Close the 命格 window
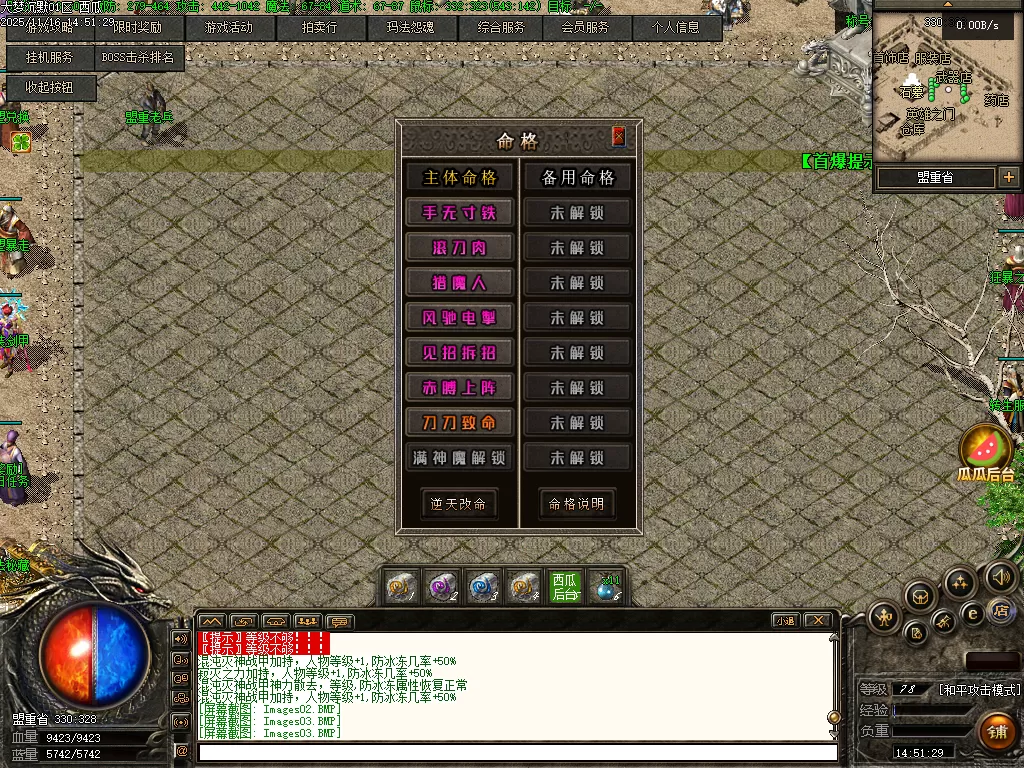The width and height of the screenshot is (1024, 768). [x=618, y=137]
